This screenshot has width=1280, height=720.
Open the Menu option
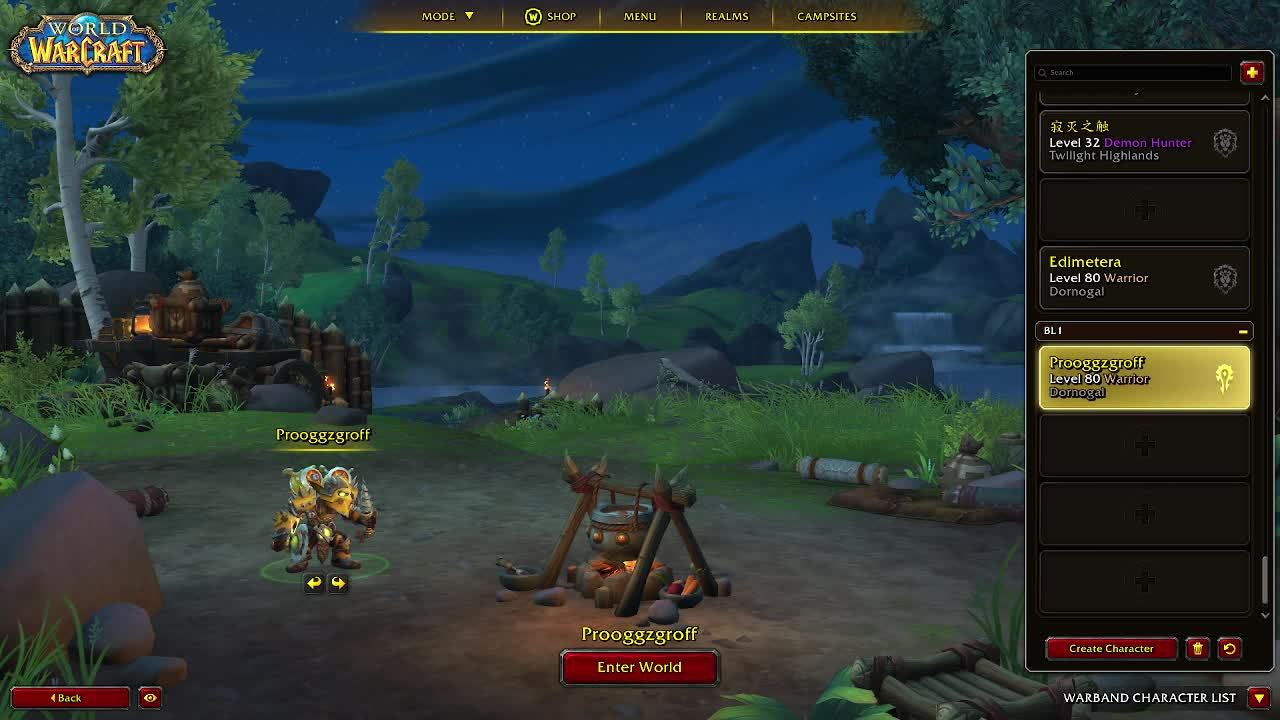coord(640,16)
